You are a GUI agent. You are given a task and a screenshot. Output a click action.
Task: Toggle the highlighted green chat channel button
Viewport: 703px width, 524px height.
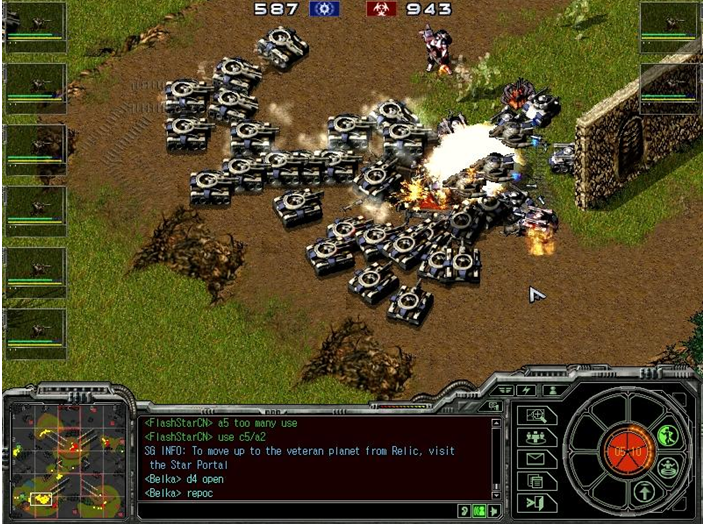tap(479, 511)
